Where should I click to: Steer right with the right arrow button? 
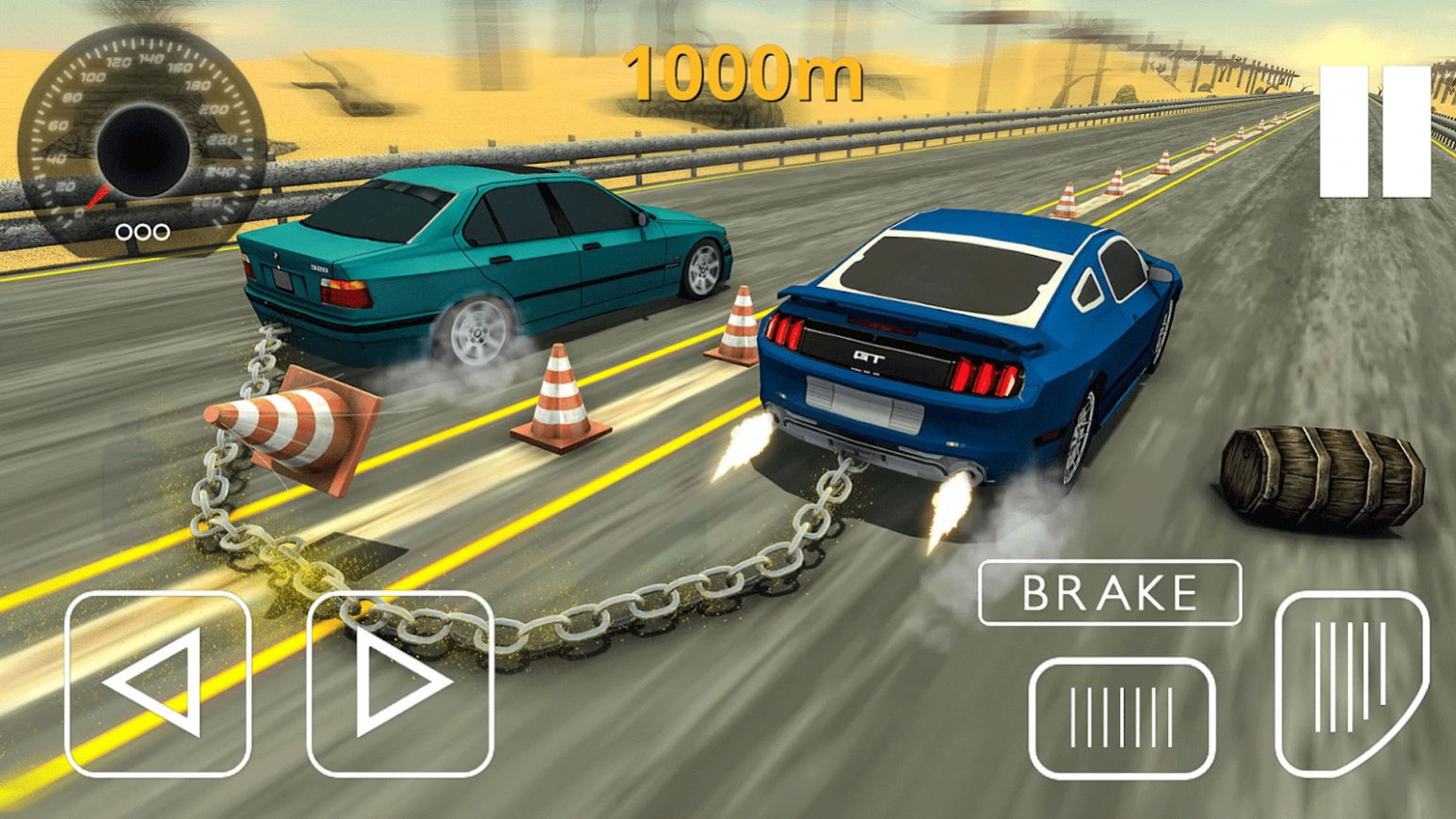coord(401,683)
